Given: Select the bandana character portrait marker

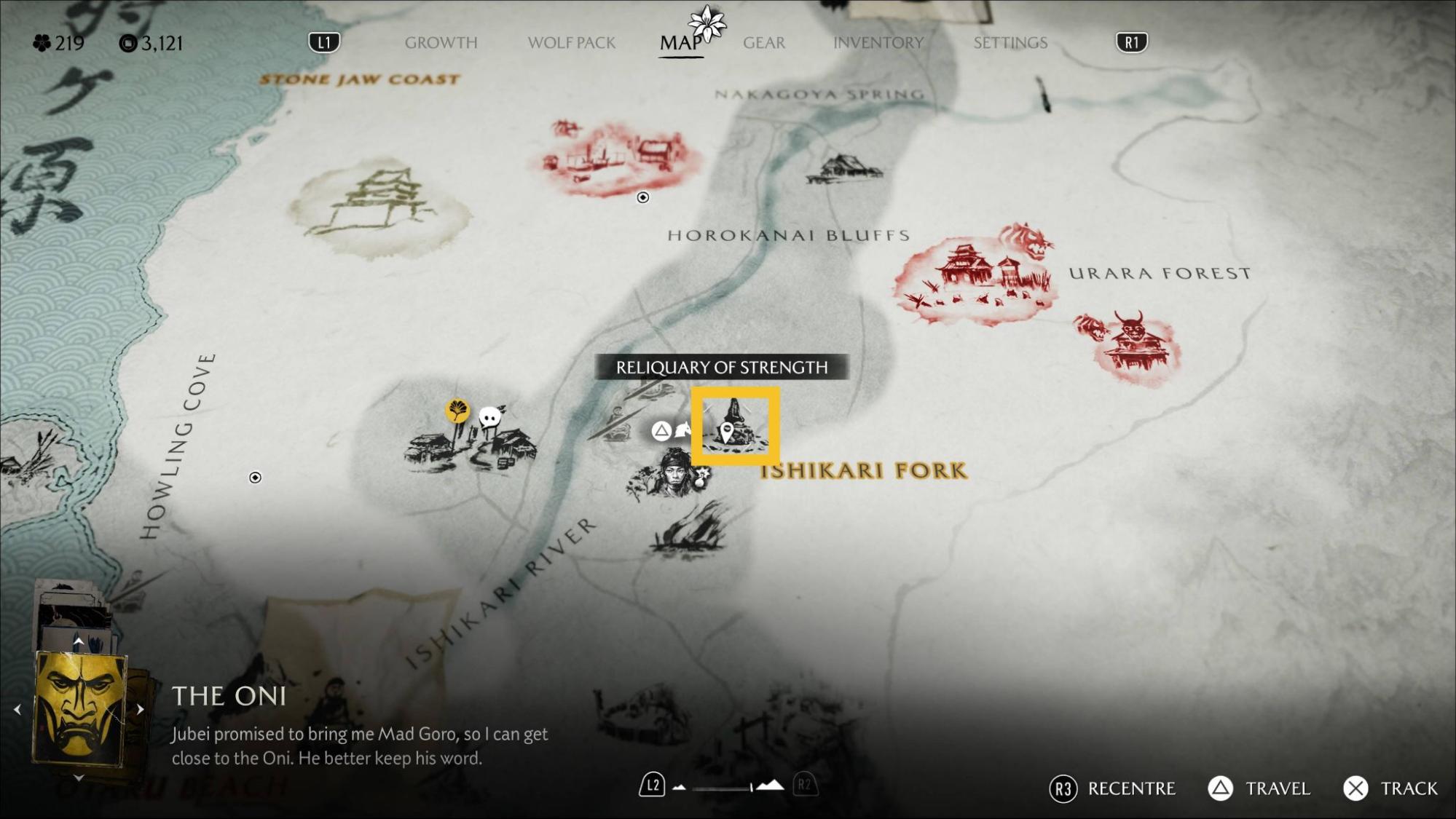Looking at the screenshot, I should [x=672, y=473].
